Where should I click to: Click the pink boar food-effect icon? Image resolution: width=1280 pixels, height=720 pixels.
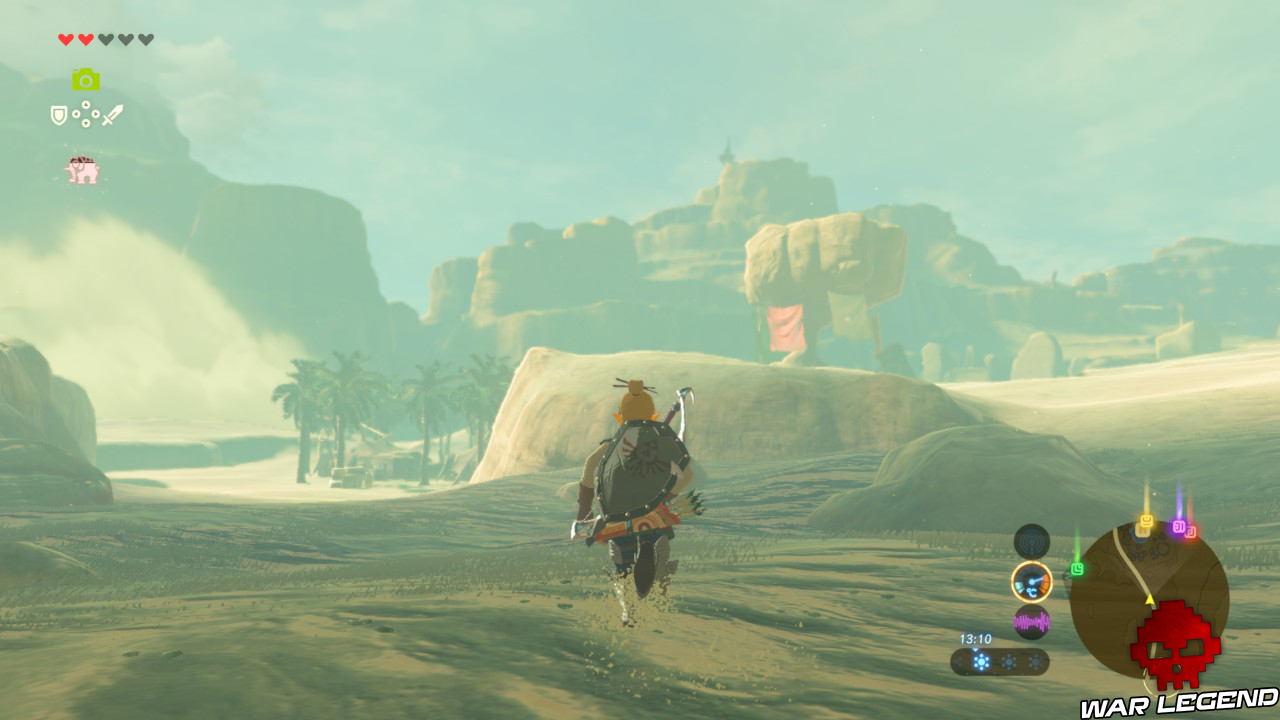(x=82, y=168)
